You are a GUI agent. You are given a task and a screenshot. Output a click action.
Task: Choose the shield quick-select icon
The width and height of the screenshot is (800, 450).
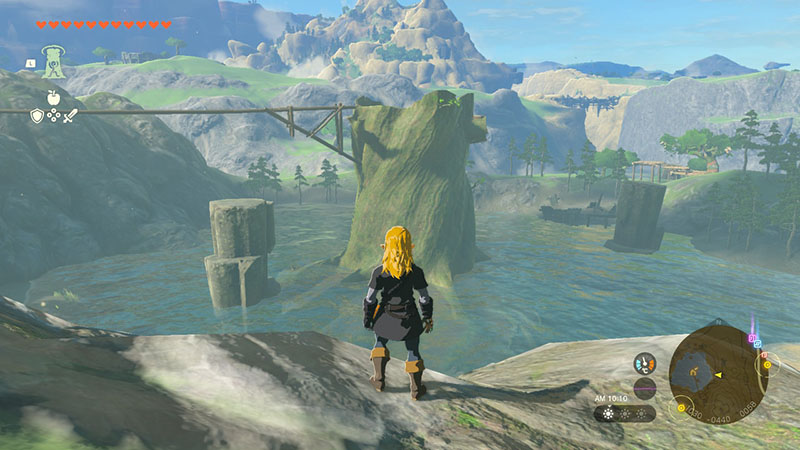tap(36, 116)
